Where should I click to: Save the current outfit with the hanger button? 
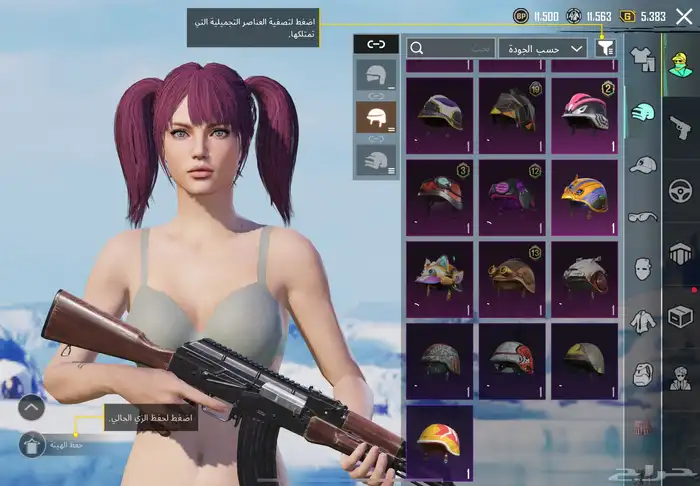(31, 443)
